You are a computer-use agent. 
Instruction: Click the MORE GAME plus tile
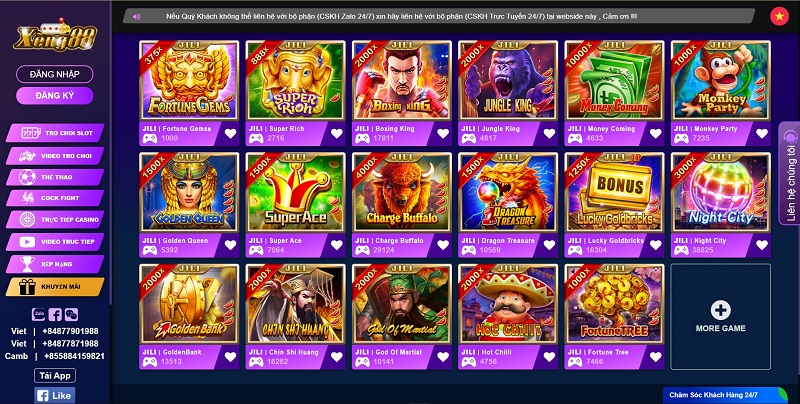(720, 314)
